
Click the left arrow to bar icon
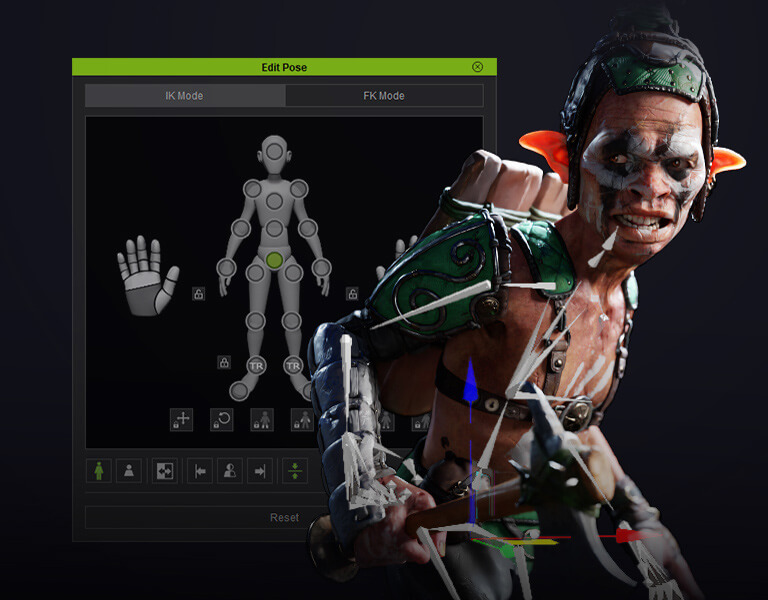coord(201,471)
